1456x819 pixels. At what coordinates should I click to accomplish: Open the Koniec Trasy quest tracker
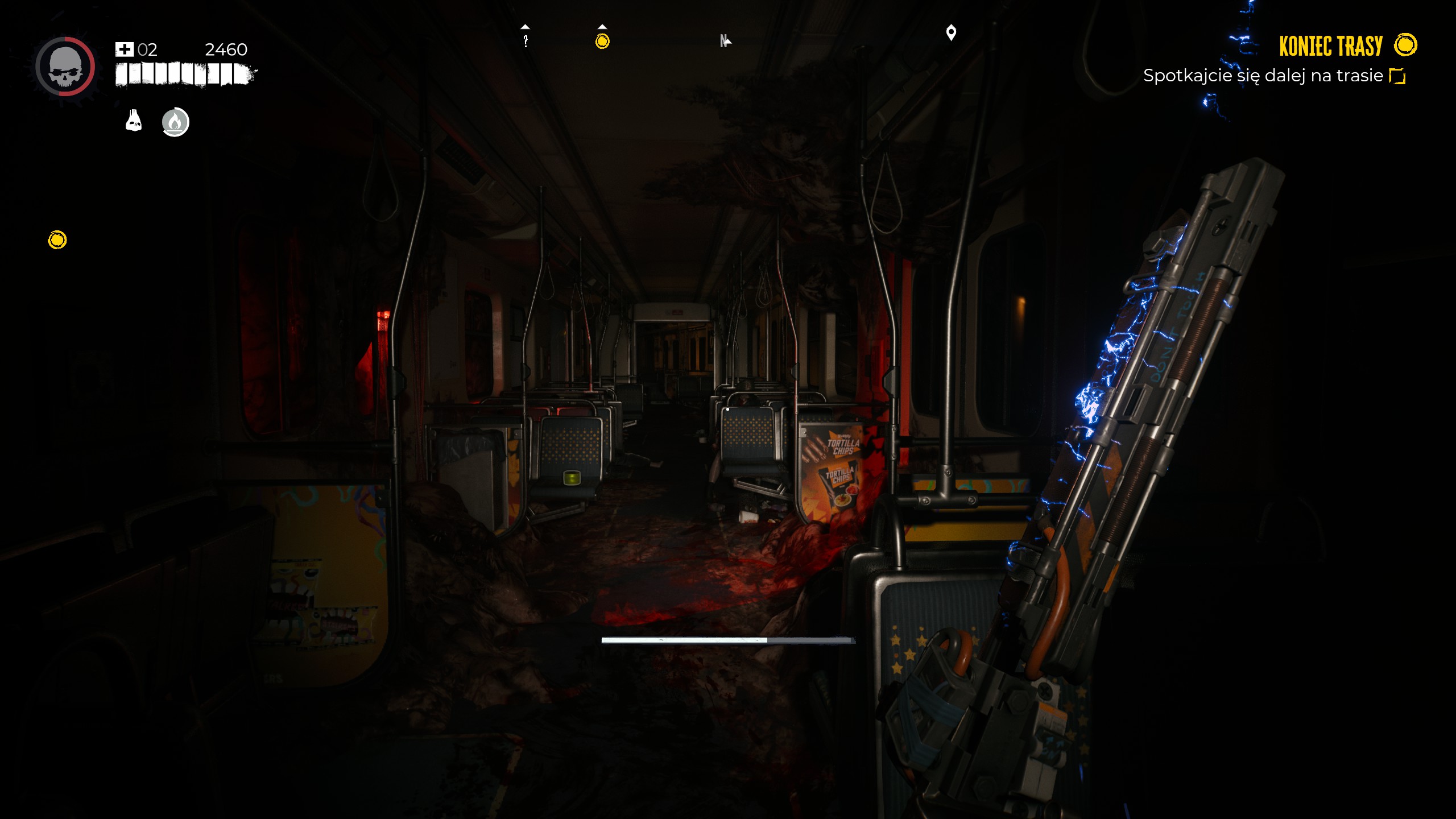1330,46
